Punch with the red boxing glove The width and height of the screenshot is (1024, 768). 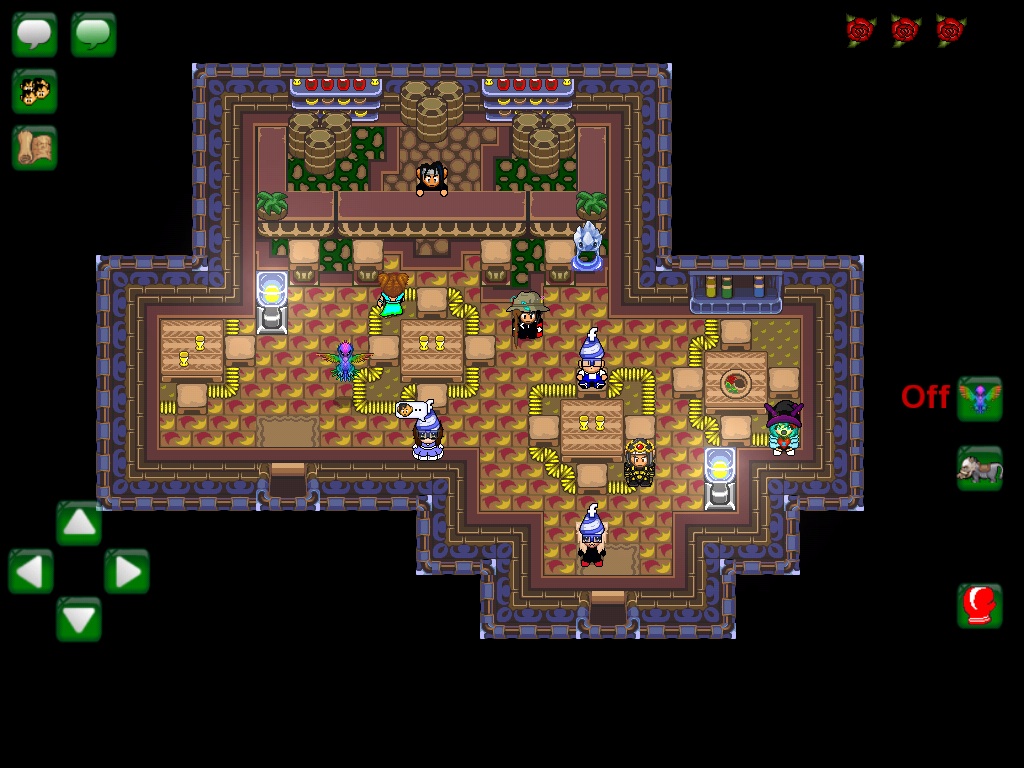click(979, 605)
